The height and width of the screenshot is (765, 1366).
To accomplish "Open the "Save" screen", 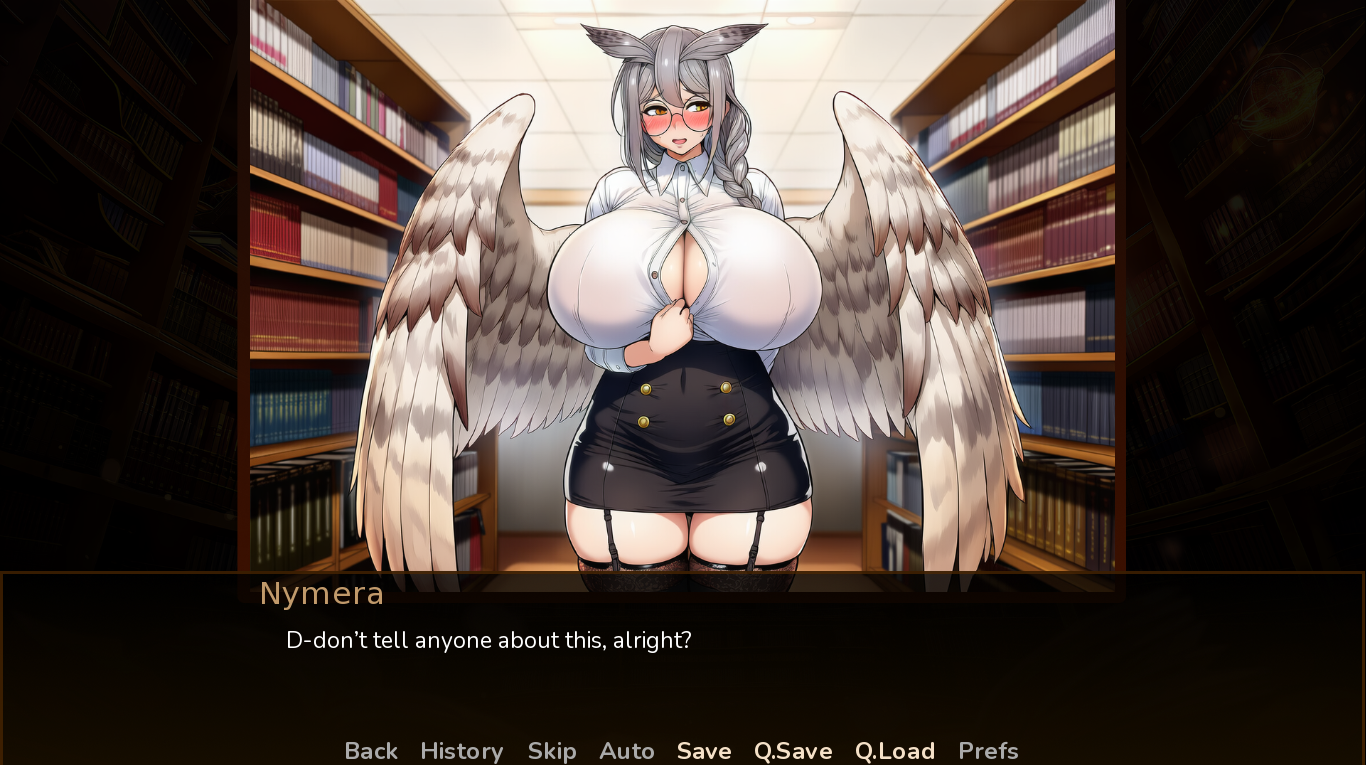I will pyautogui.click(x=703, y=751).
